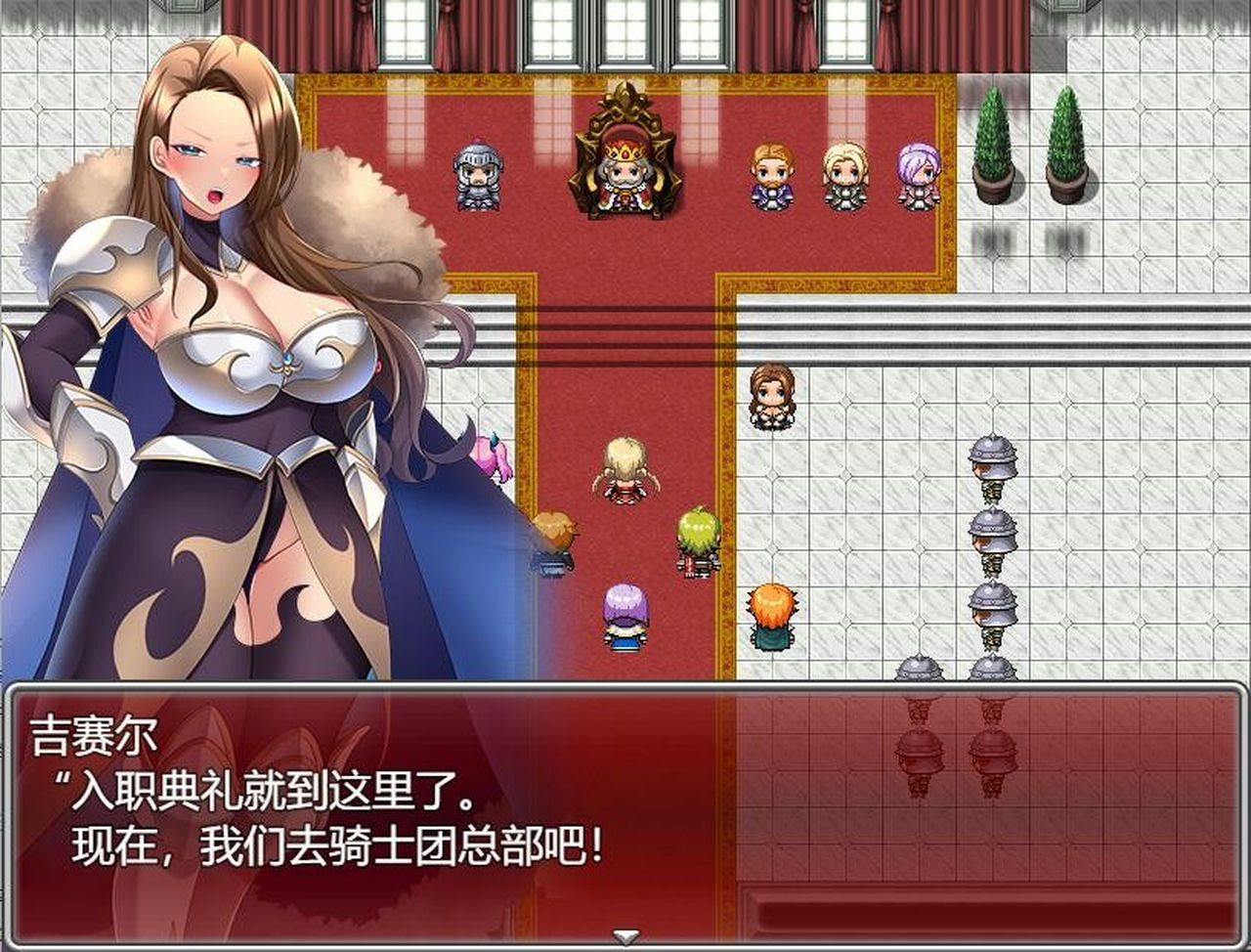Select the blonde courtier beside the king
This screenshot has height=952, width=1251.
841,174
